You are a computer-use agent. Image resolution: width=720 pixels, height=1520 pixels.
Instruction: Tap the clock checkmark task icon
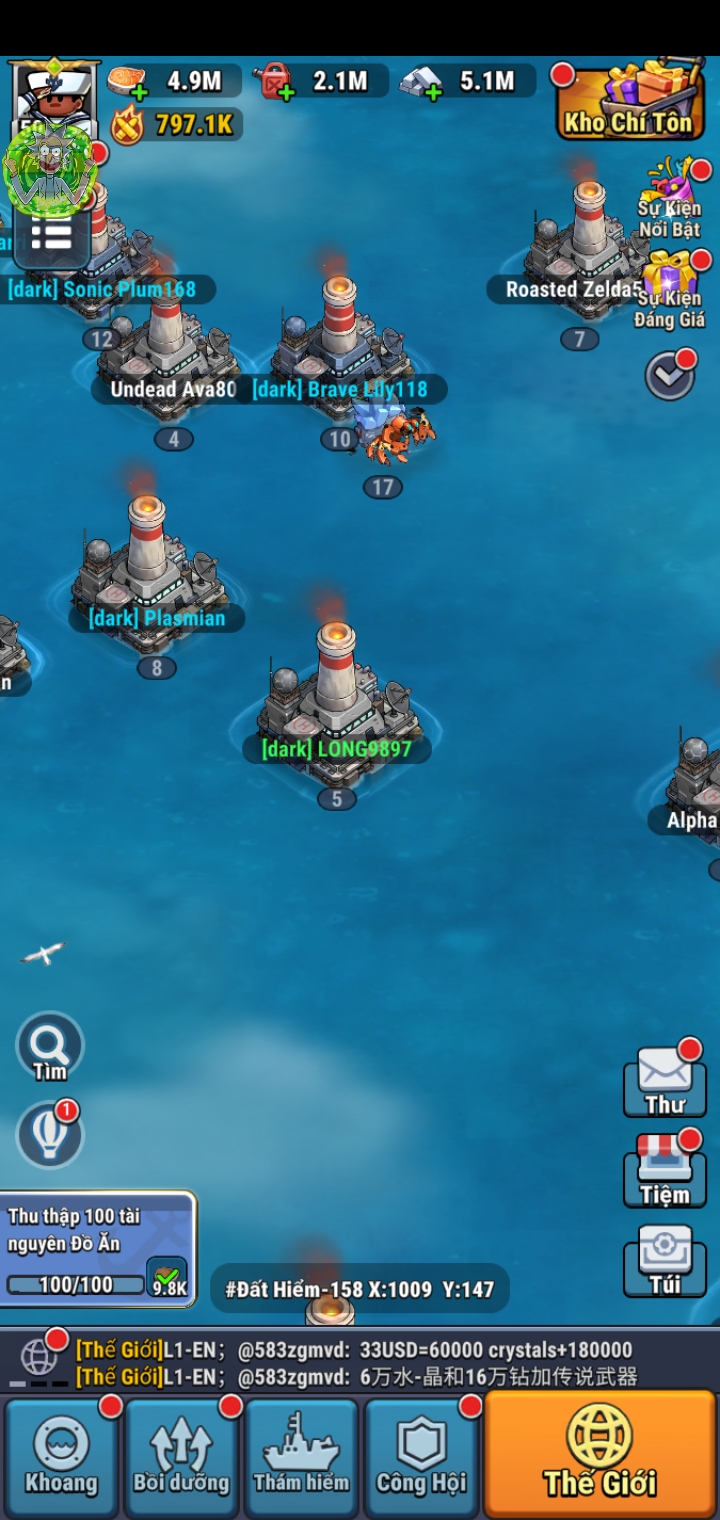[x=669, y=375]
